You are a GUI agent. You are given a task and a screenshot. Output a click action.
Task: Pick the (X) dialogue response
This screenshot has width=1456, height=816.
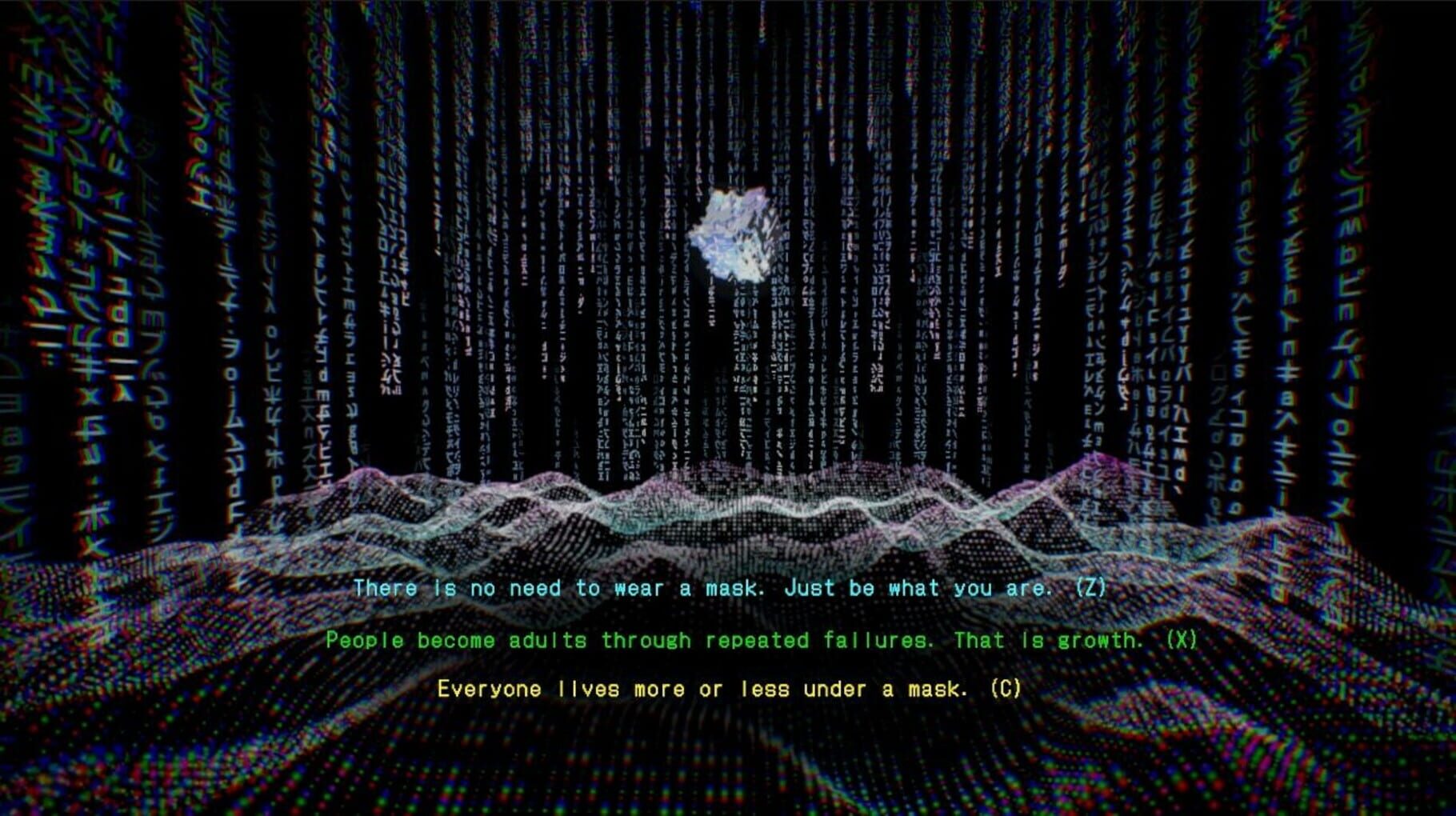pyautogui.click(x=1182, y=640)
